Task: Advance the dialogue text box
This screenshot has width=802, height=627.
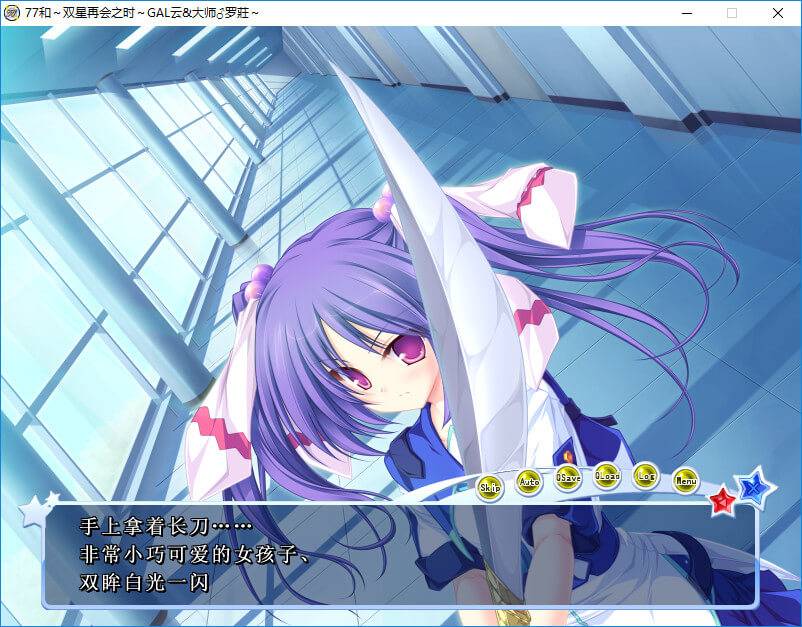Action: coord(400,555)
